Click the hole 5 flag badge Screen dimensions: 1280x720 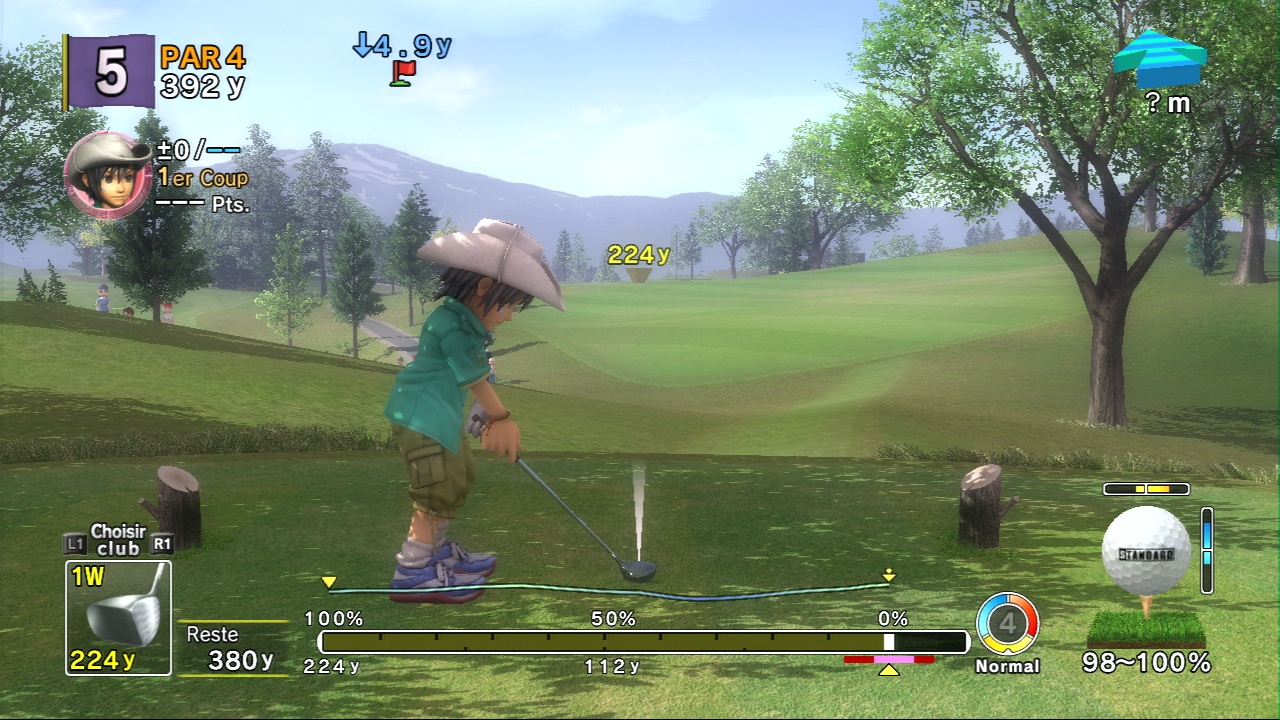[110, 71]
